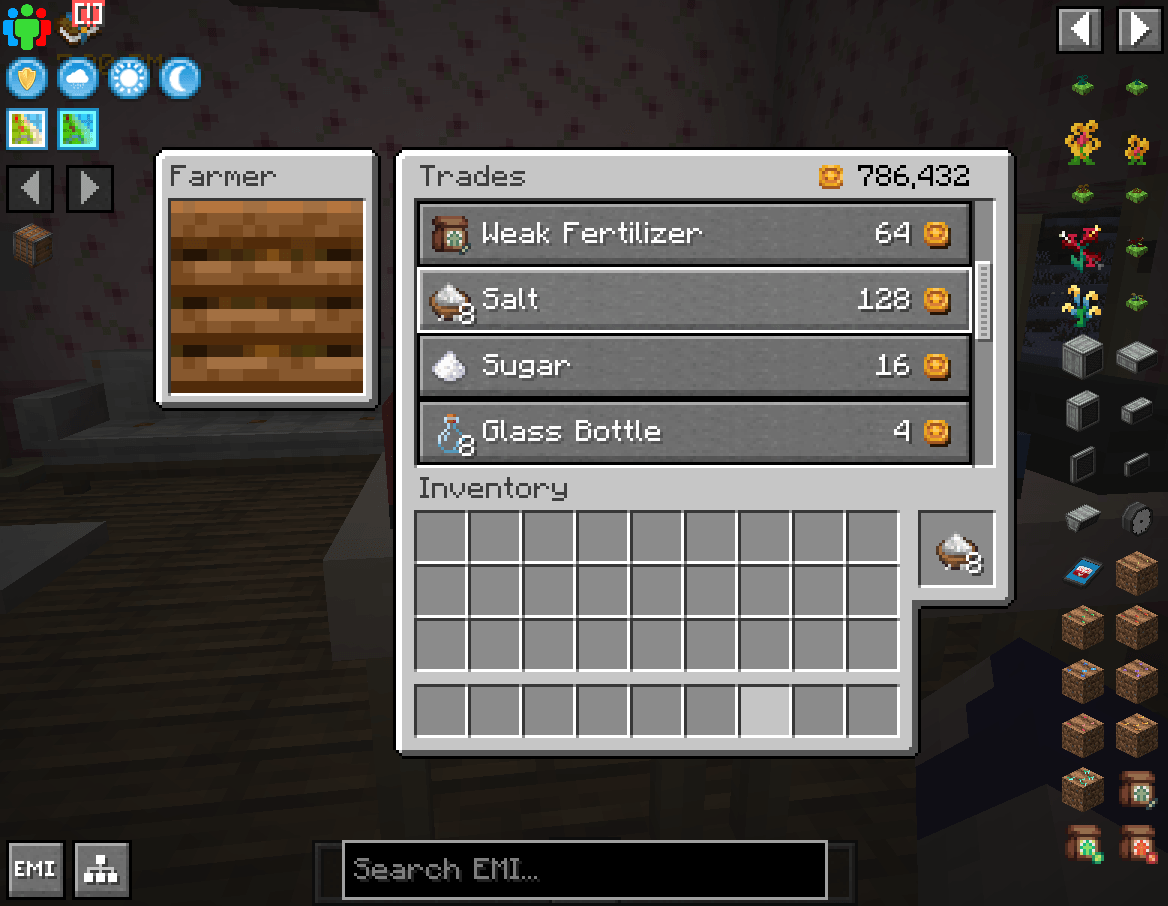
Task: Focus the Search EMI text field
Action: (584, 869)
